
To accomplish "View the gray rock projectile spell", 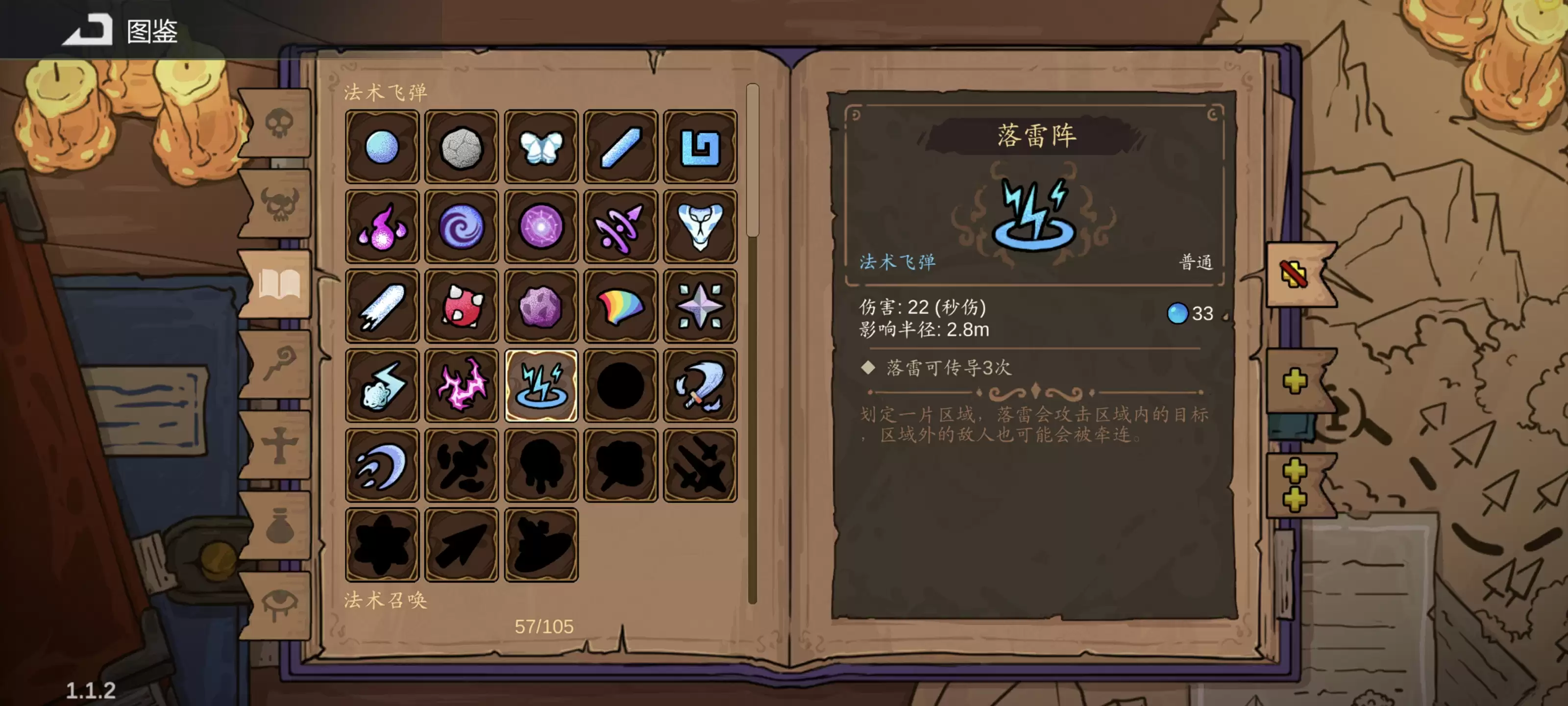I will 462,146.
